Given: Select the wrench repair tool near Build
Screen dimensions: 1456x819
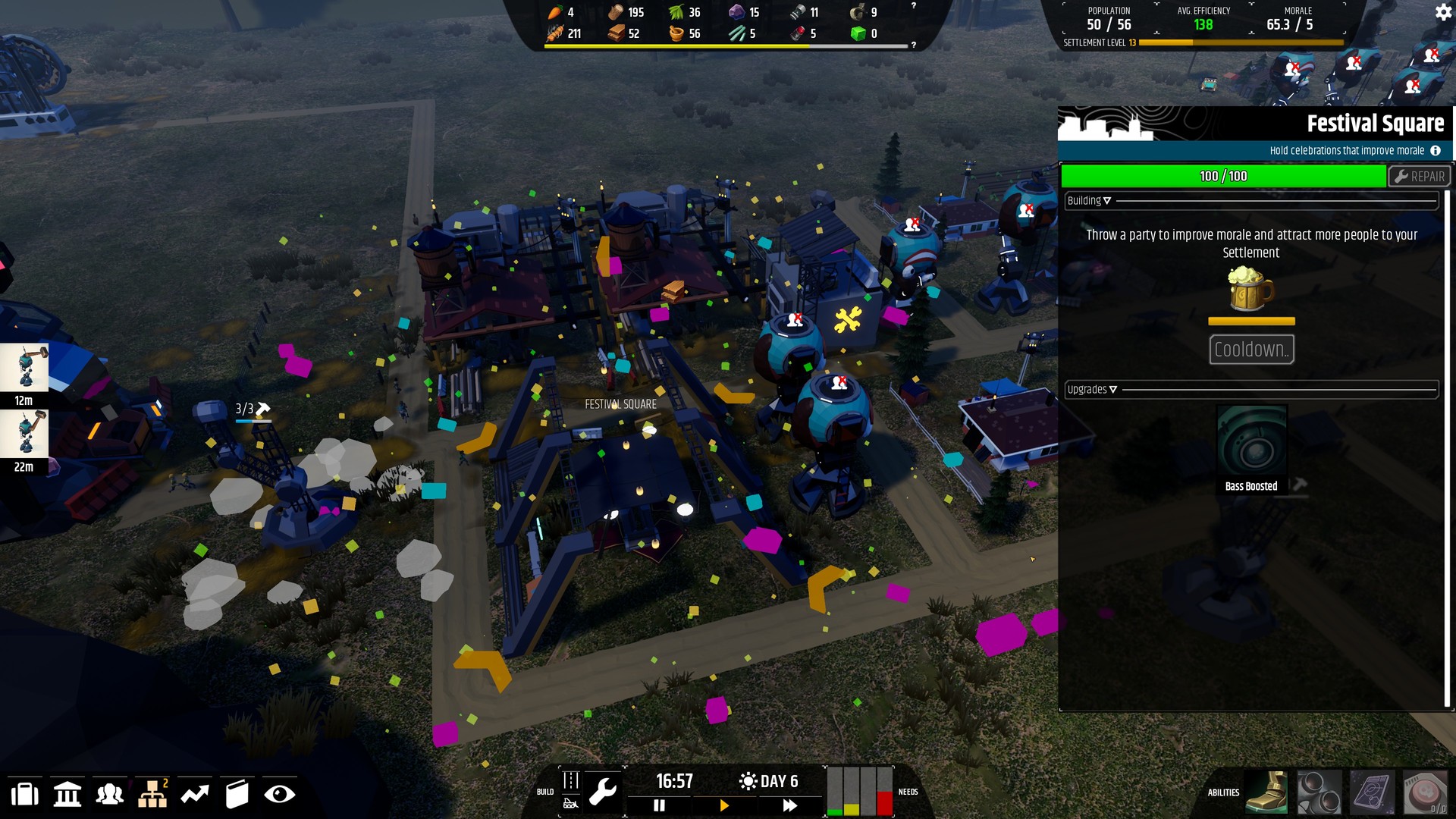Looking at the screenshot, I should [604, 791].
